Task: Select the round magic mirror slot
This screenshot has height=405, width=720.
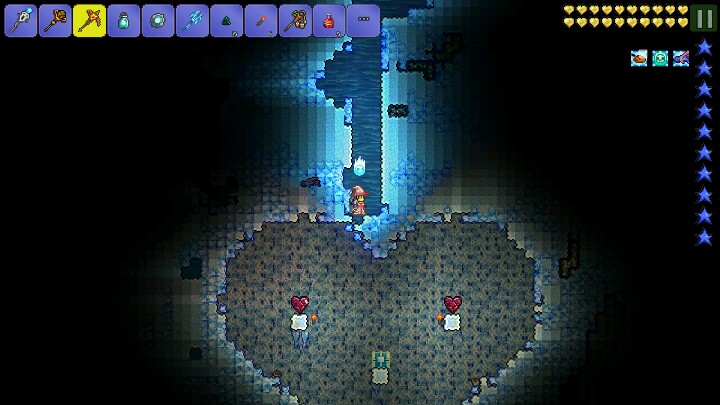Action: point(158,20)
